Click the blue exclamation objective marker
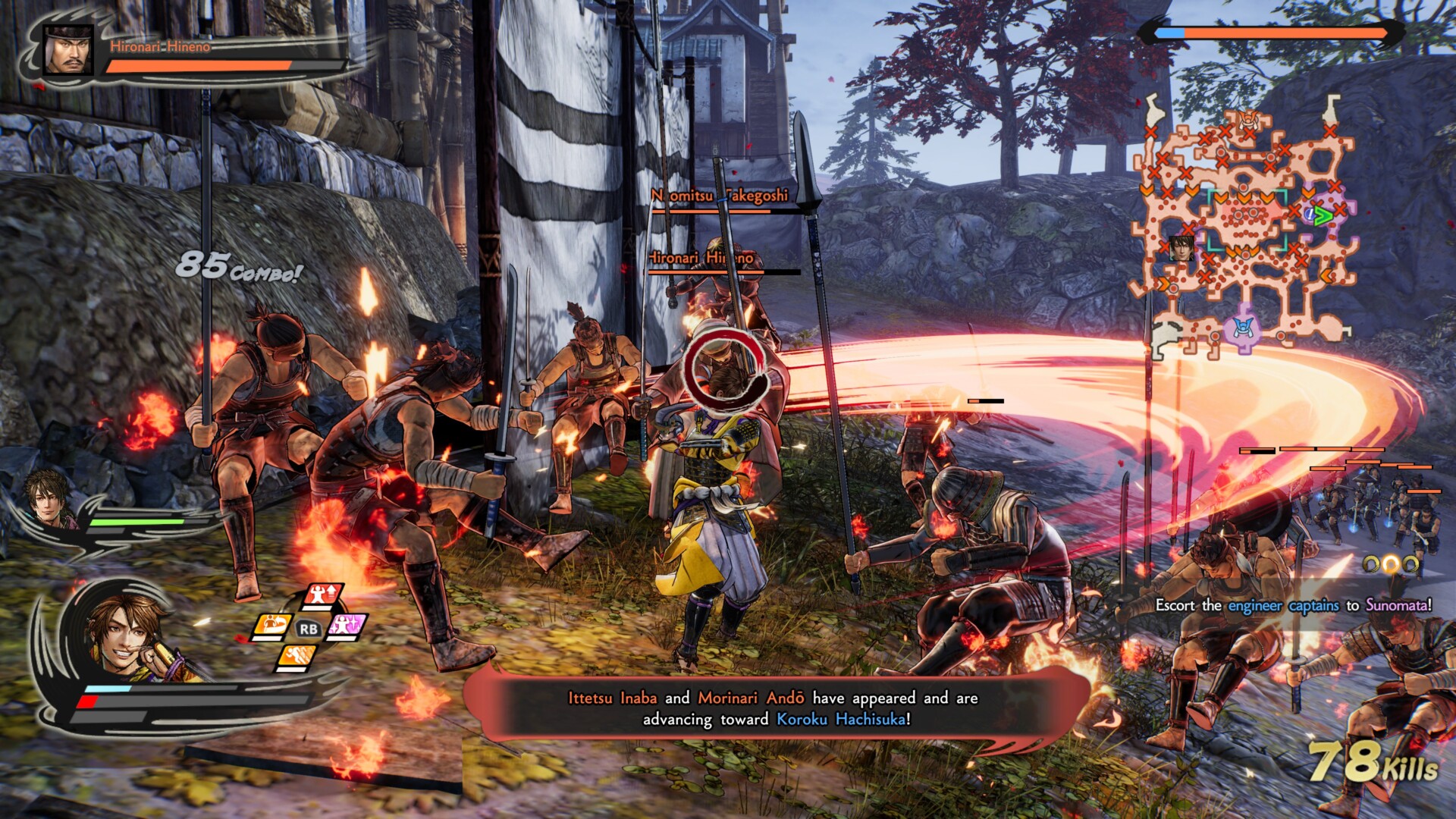Screen dimensions: 1456x819 [1310, 215]
